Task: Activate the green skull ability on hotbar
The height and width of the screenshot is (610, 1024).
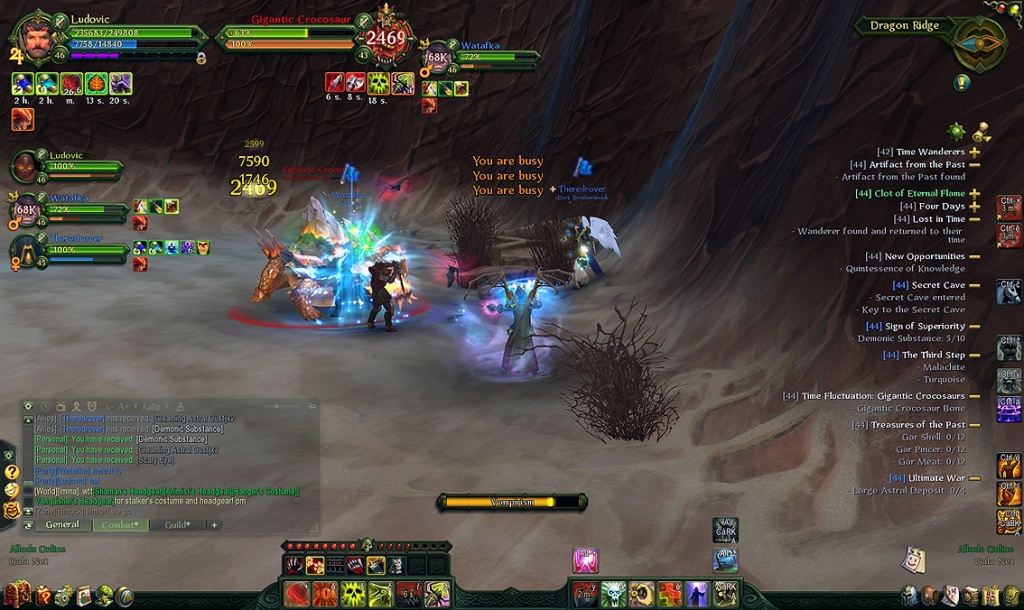Action: tap(353, 594)
